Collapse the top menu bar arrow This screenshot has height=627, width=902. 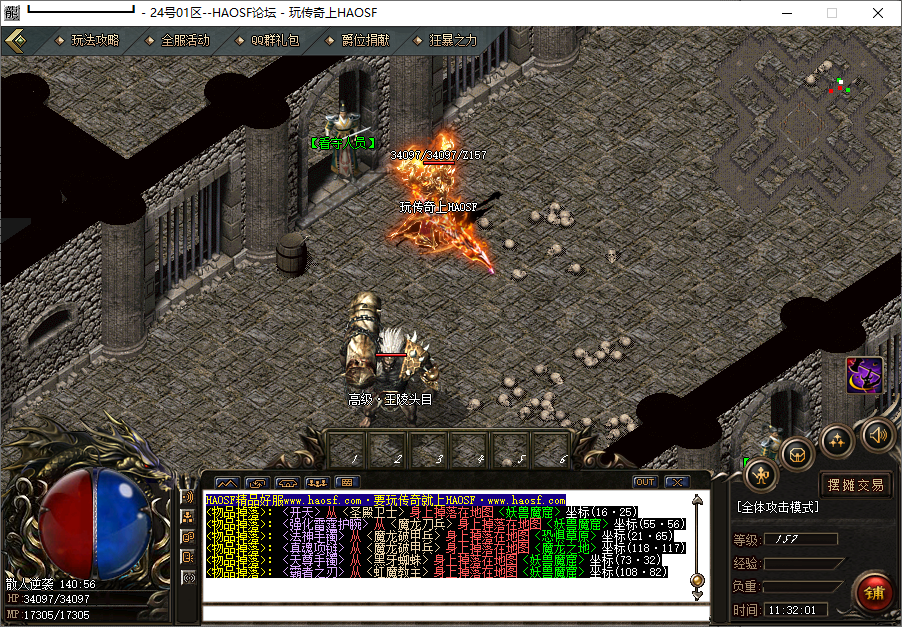(x=16, y=41)
